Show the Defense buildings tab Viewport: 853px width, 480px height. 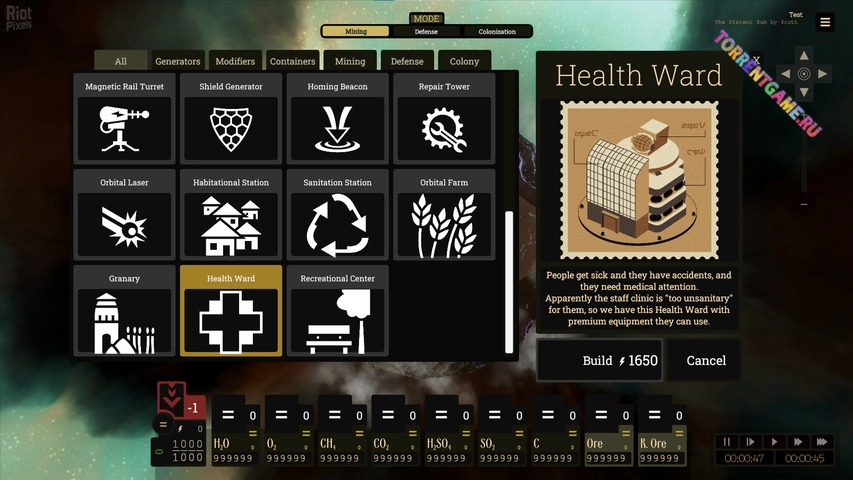[407, 62]
